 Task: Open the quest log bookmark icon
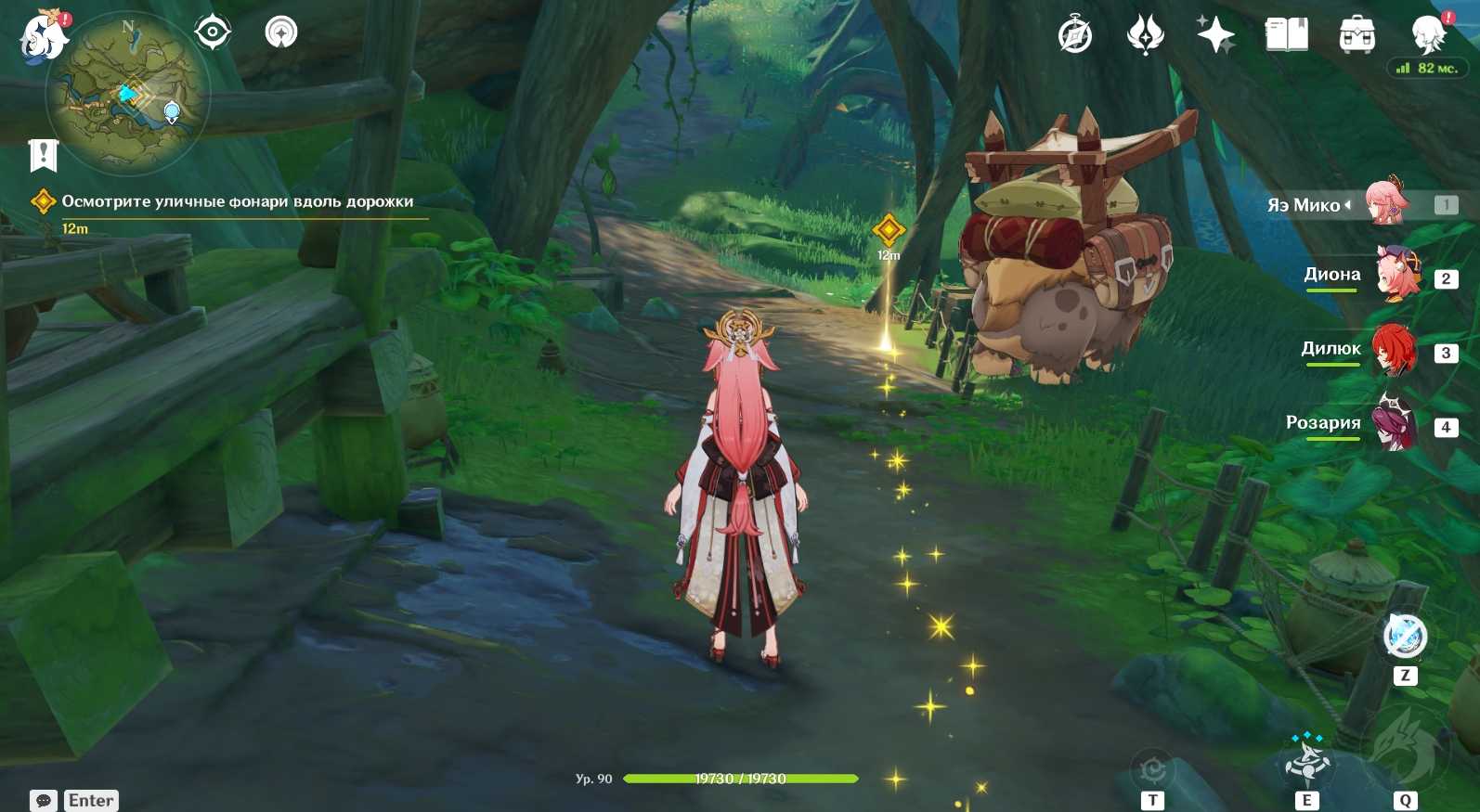click(x=43, y=155)
